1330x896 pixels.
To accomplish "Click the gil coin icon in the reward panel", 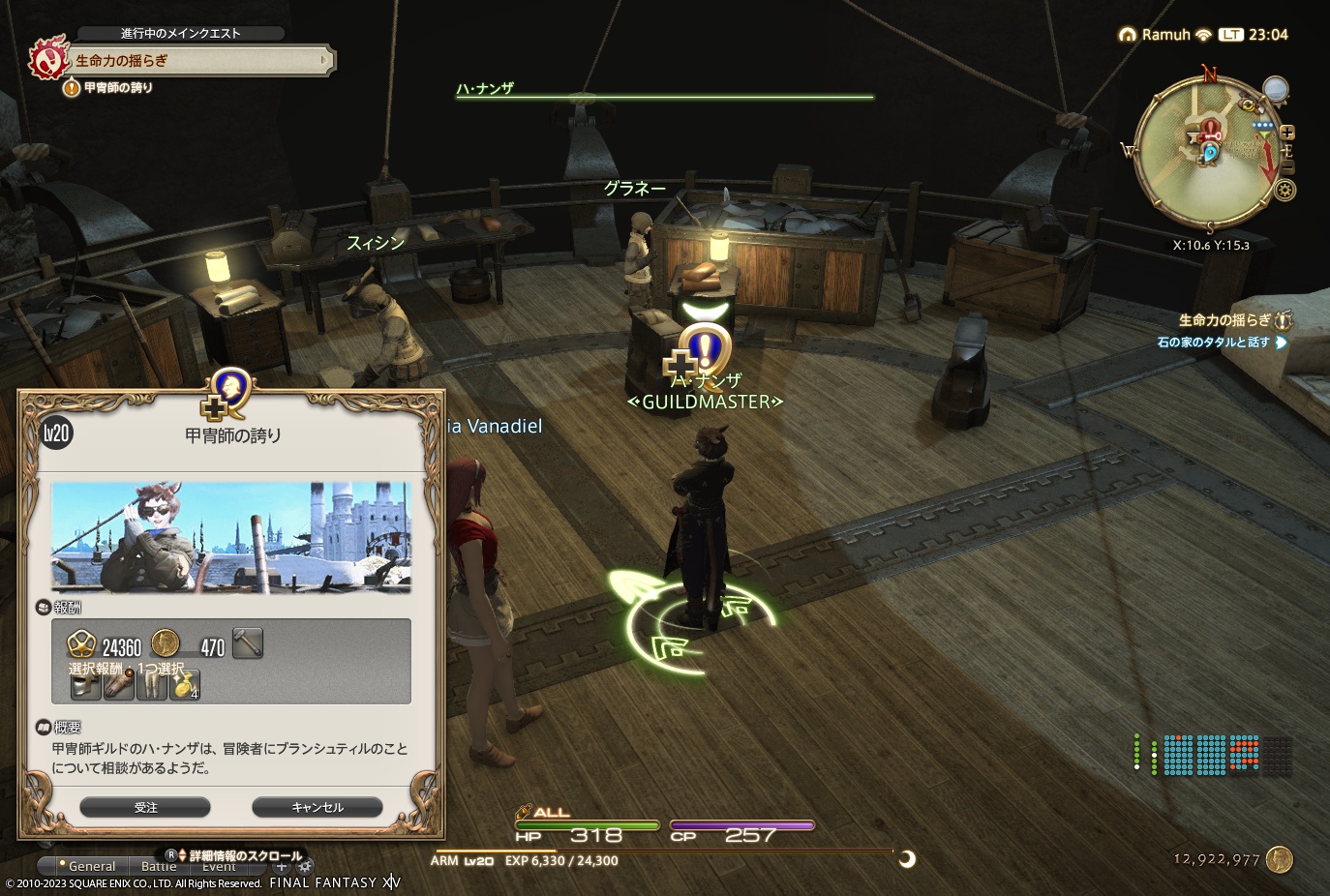I will pyautogui.click(x=166, y=643).
